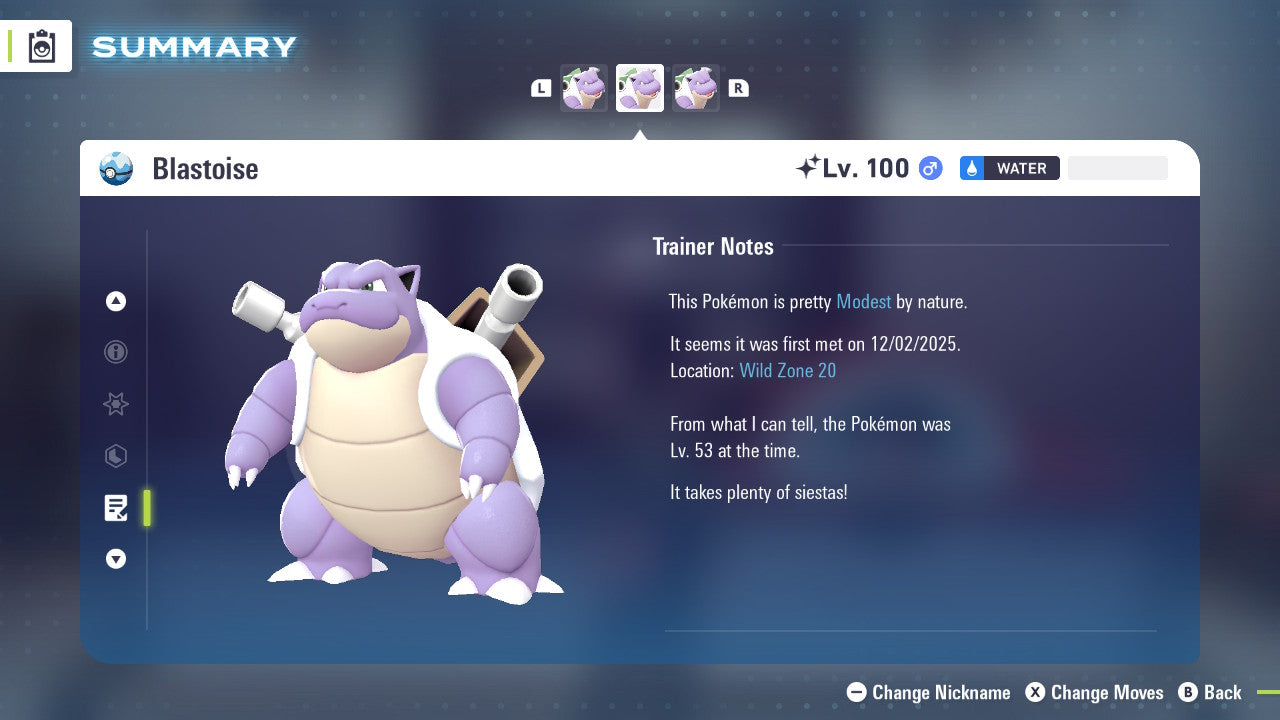Image resolution: width=1280 pixels, height=720 pixels.
Task: Expand the next page with the down arrow
Action: coord(115,559)
